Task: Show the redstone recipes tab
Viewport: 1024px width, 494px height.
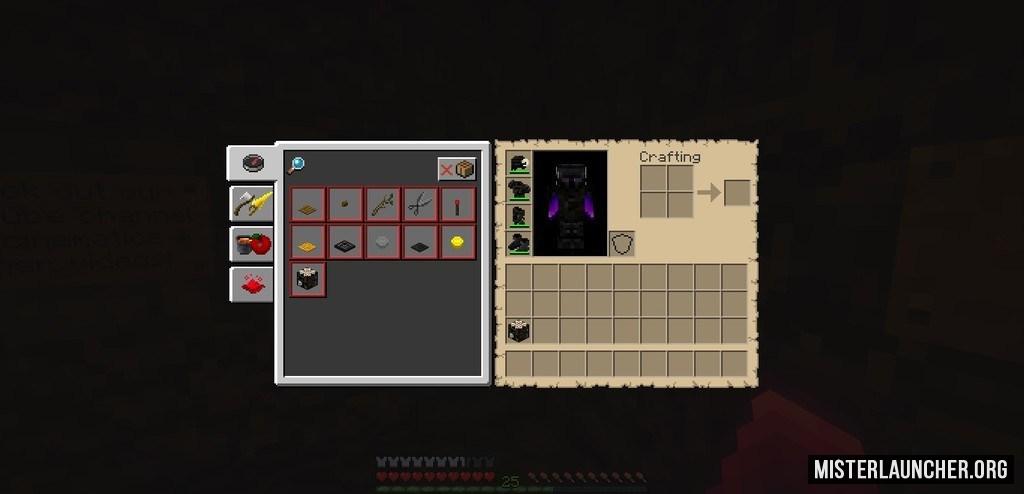Action: click(251, 284)
